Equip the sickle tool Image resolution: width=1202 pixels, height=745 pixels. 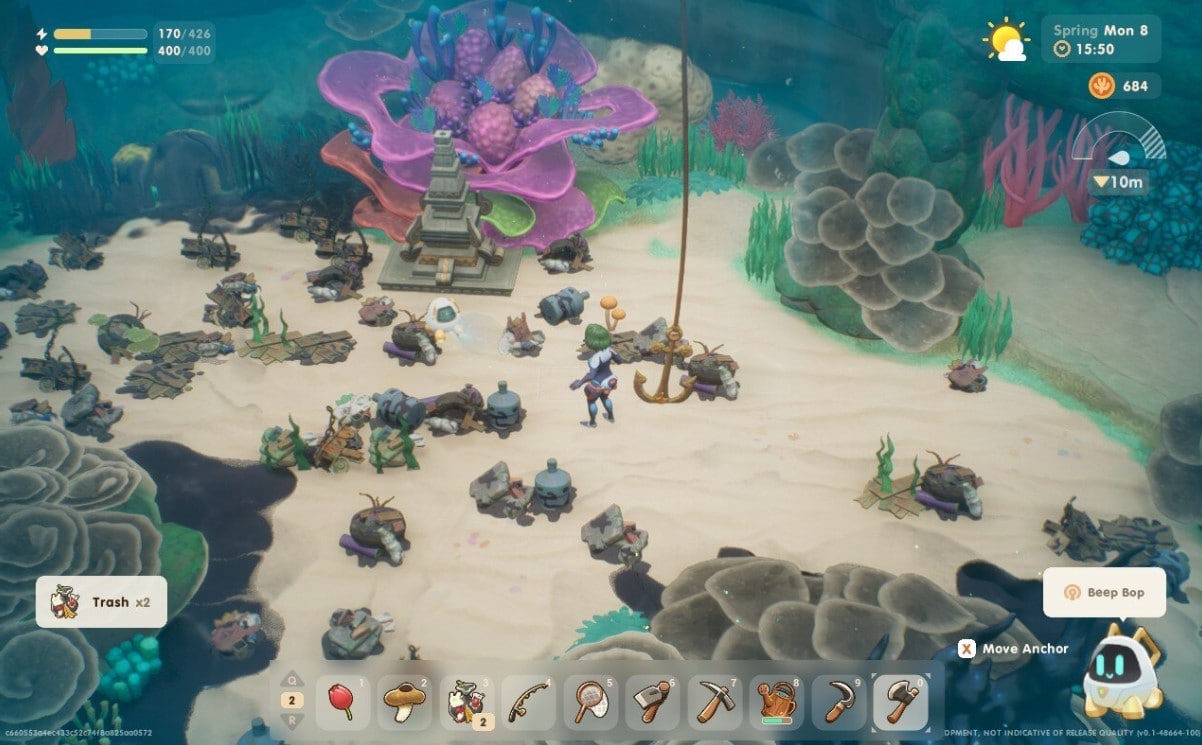point(838,702)
